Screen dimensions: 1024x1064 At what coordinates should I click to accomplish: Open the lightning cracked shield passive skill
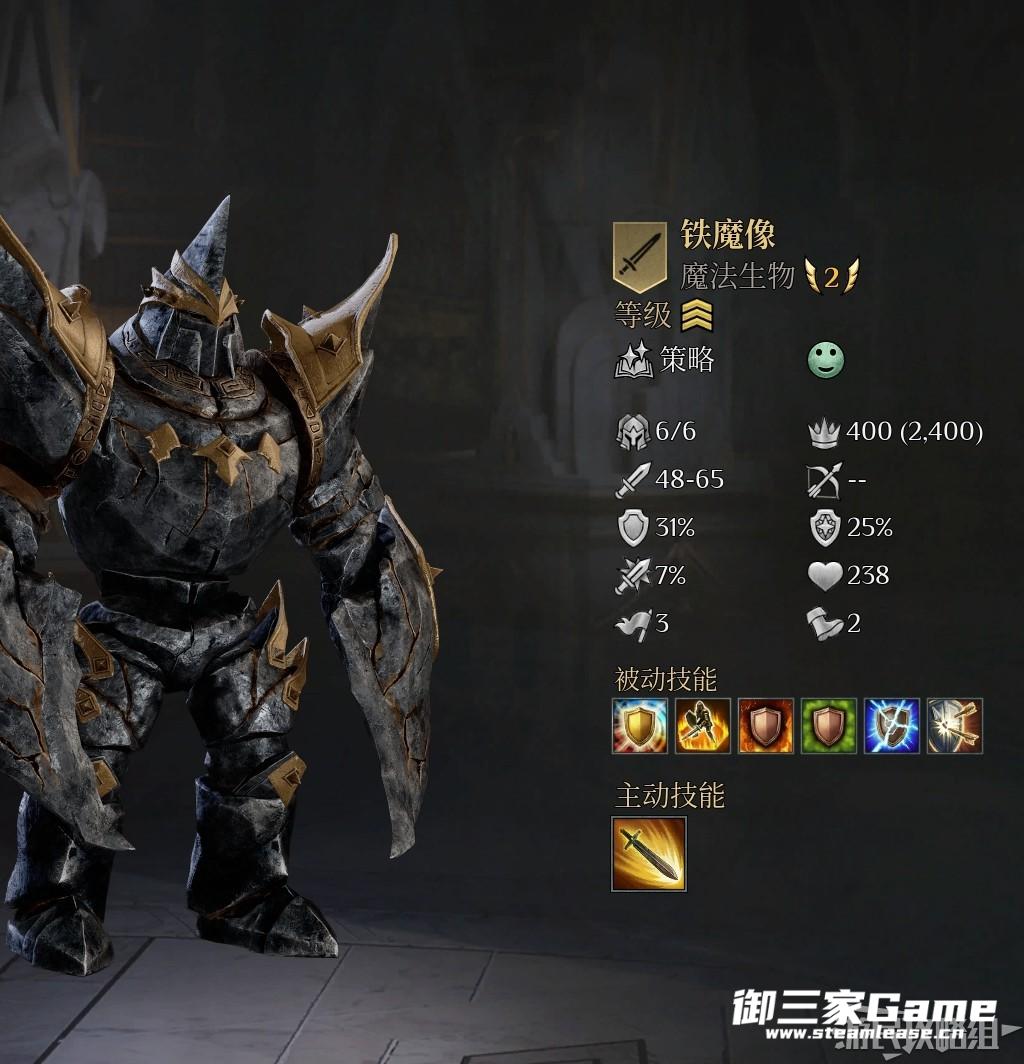(892, 726)
